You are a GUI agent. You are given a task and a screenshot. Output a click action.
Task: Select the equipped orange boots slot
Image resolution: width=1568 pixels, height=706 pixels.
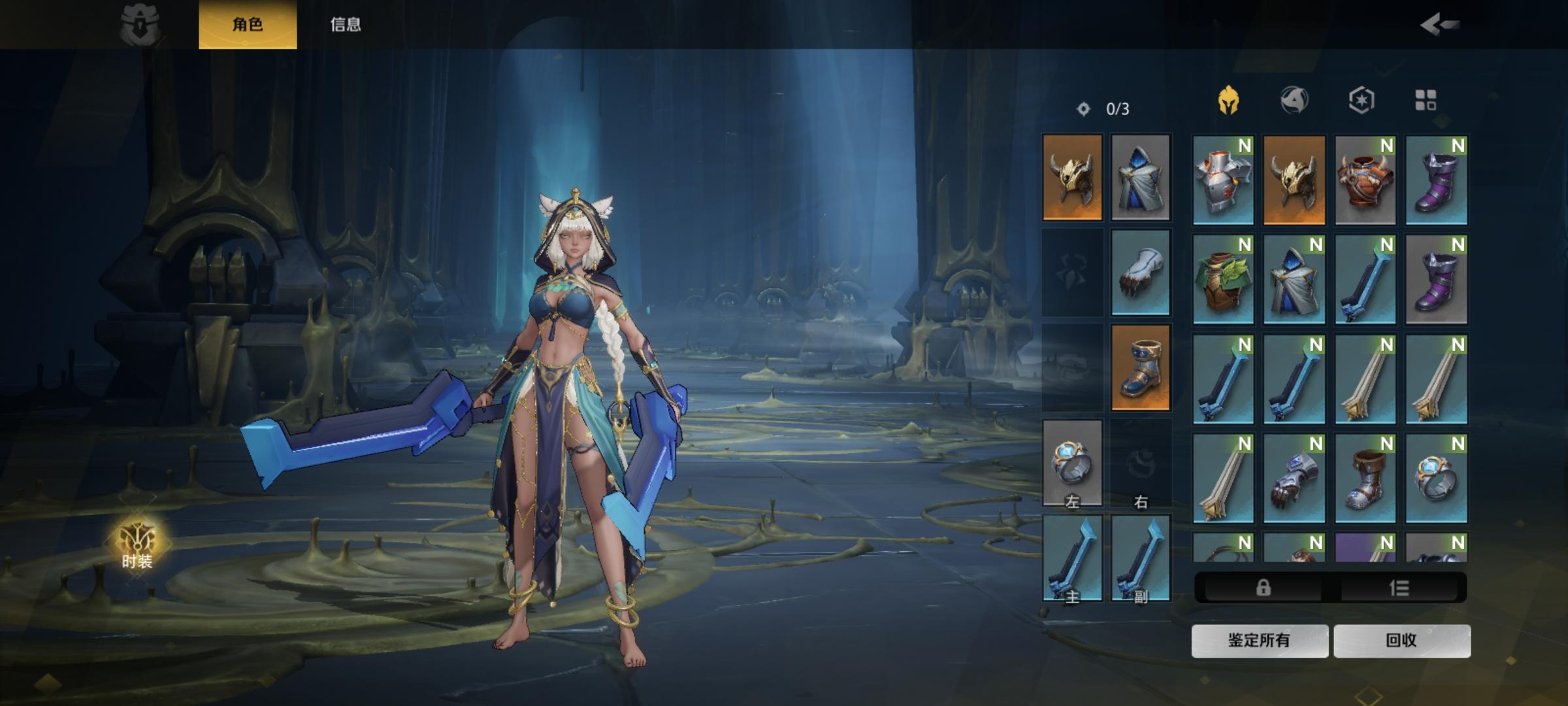pos(1140,367)
